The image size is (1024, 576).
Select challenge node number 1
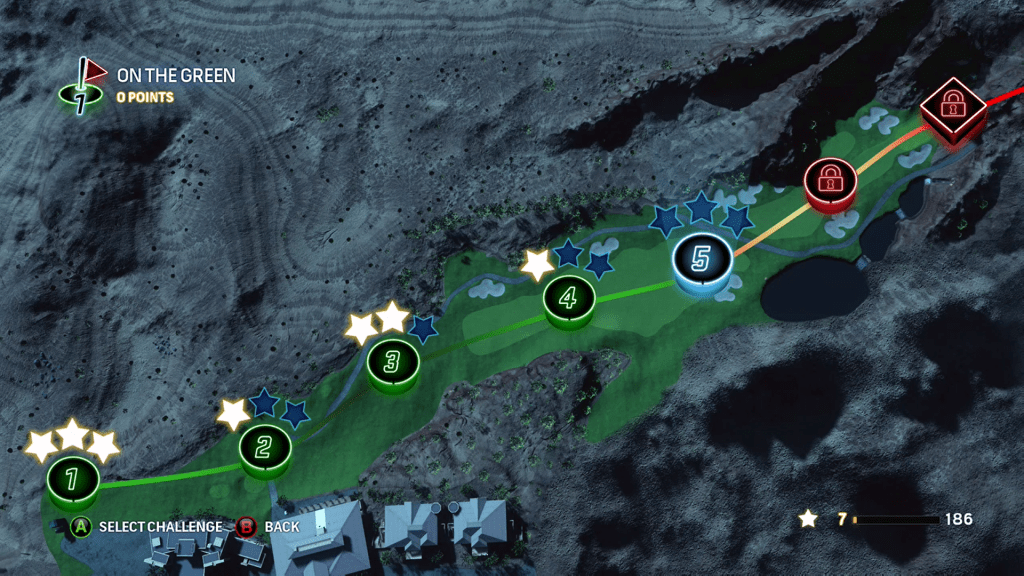point(72,479)
